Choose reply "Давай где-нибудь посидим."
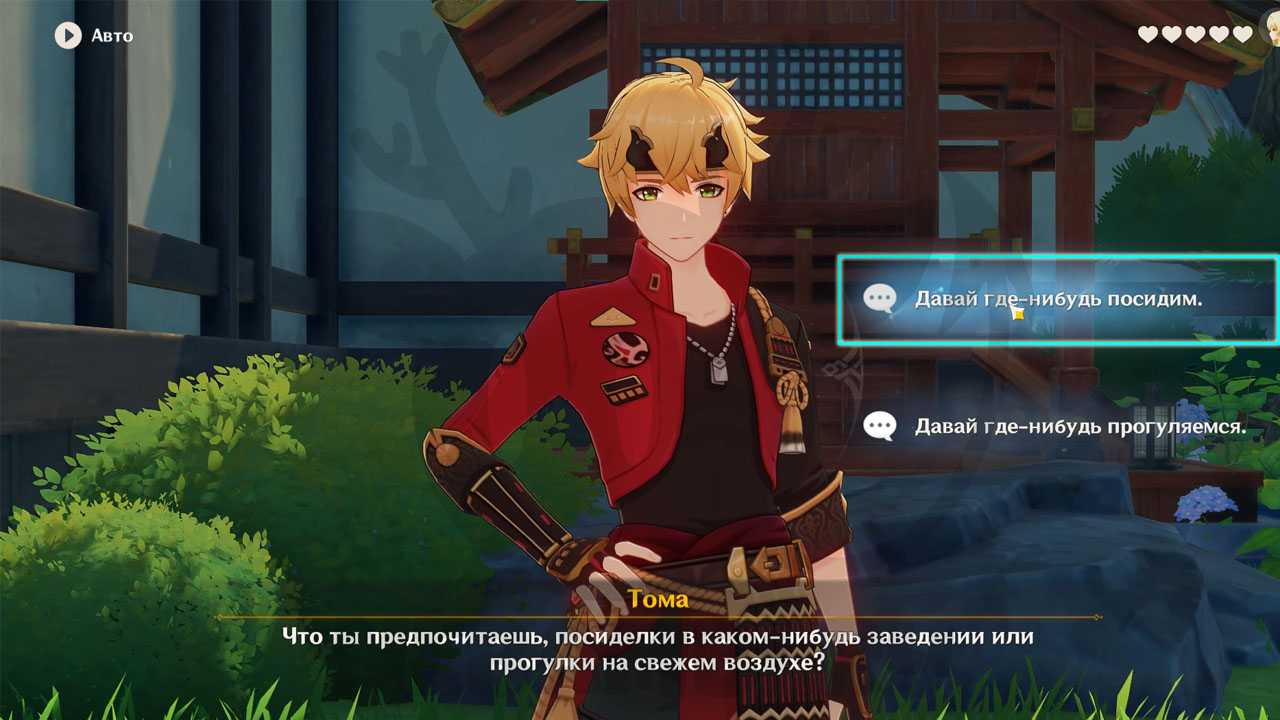1280x720 pixels. [x=1057, y=299]
